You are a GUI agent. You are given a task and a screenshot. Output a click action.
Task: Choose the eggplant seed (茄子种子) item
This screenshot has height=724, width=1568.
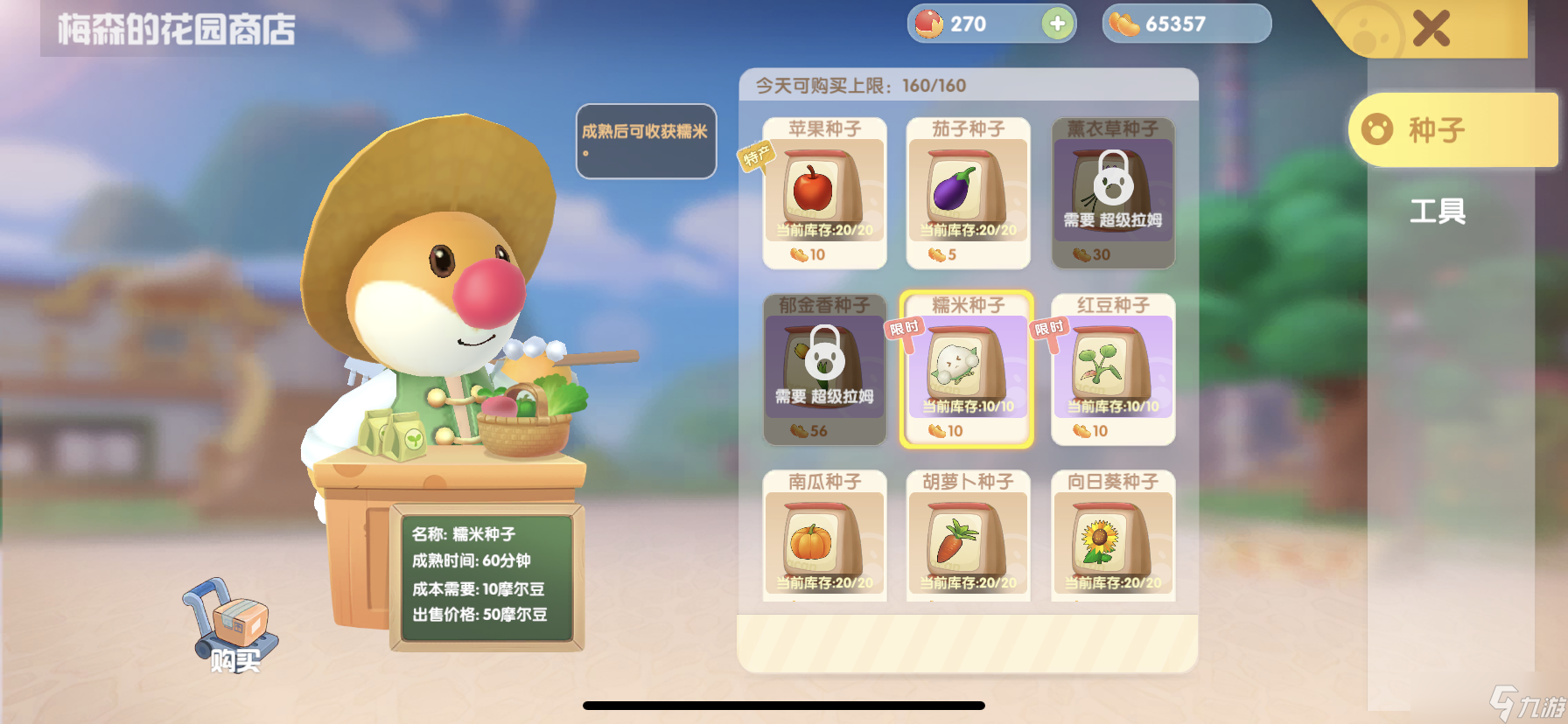(968, 192)
